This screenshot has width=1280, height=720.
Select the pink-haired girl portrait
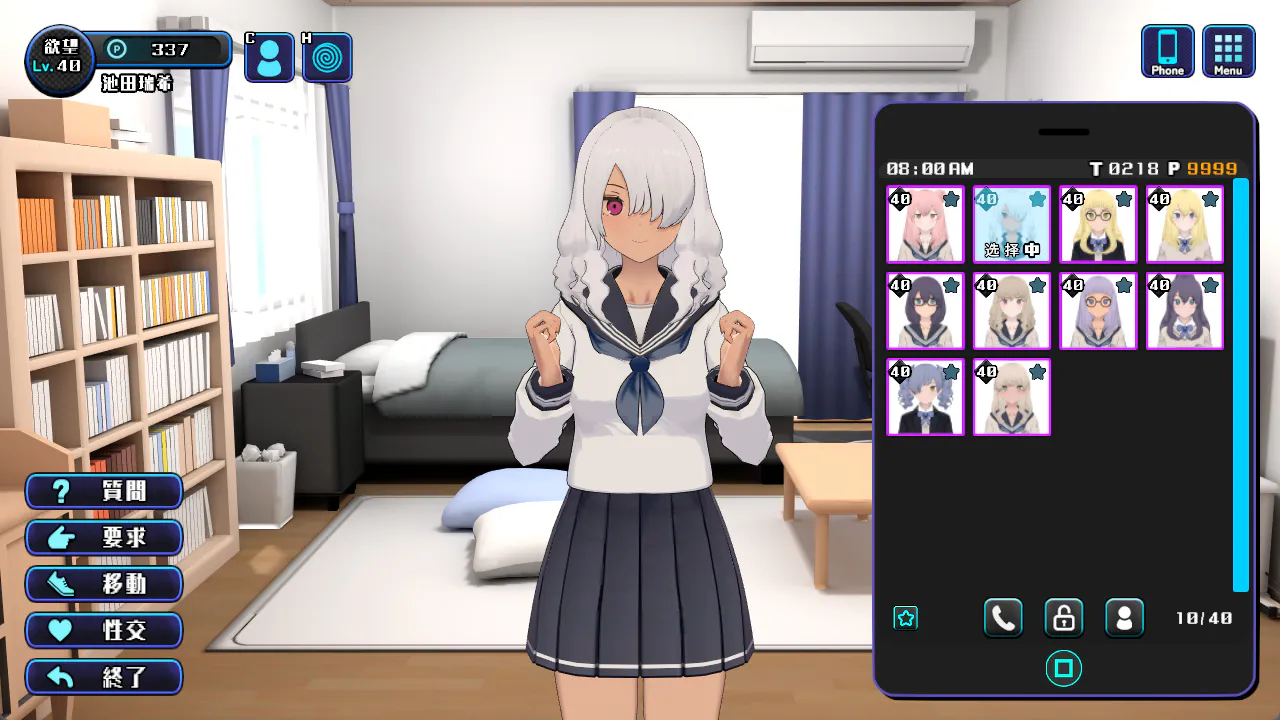click(x=925, y=224)
